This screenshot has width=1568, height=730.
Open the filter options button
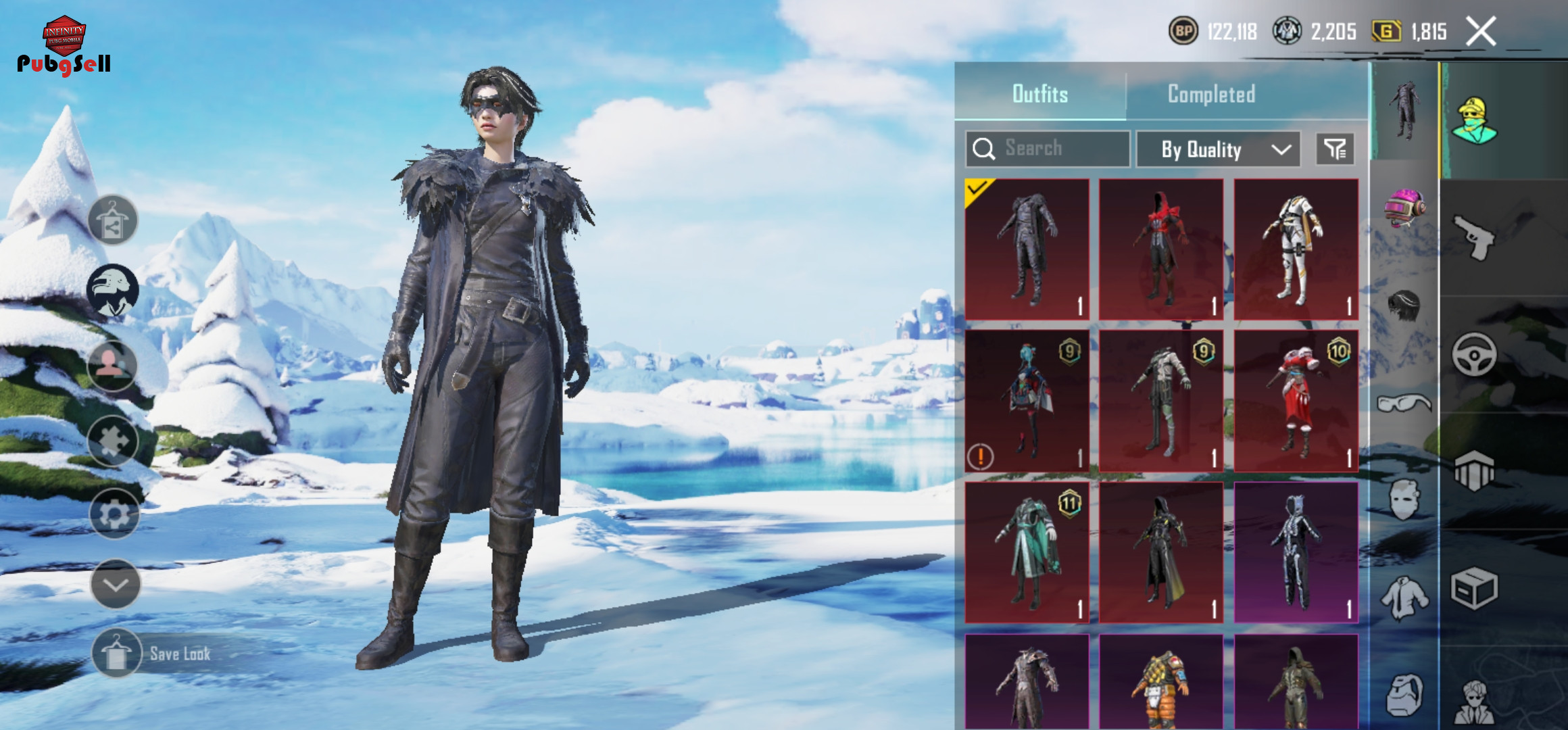pos(1335,149)
